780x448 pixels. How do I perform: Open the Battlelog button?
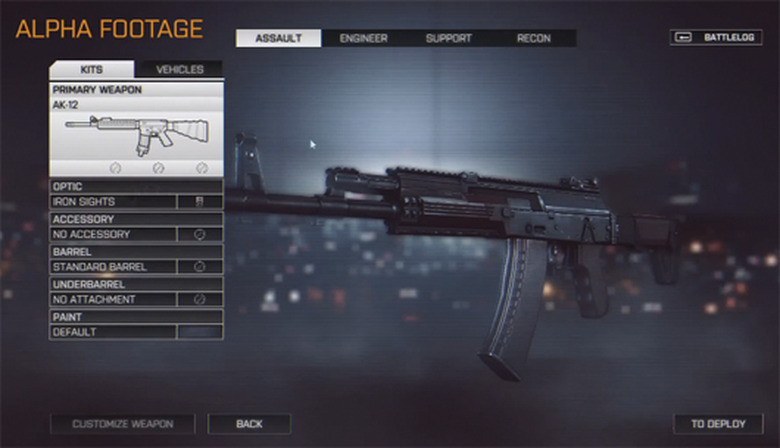coord(715,38)
